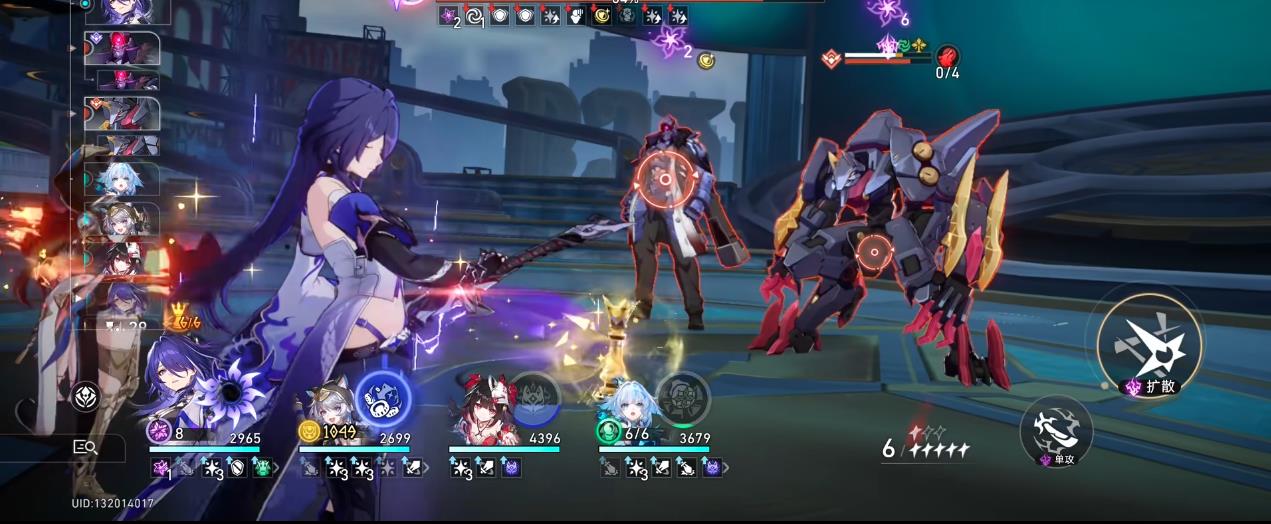Image resolution: width=1271 pixels, height=524 pixels.
Task: Click the ultimate icon beside the blue-haired character
Action: pyautogui.click(x=683, y=397)
